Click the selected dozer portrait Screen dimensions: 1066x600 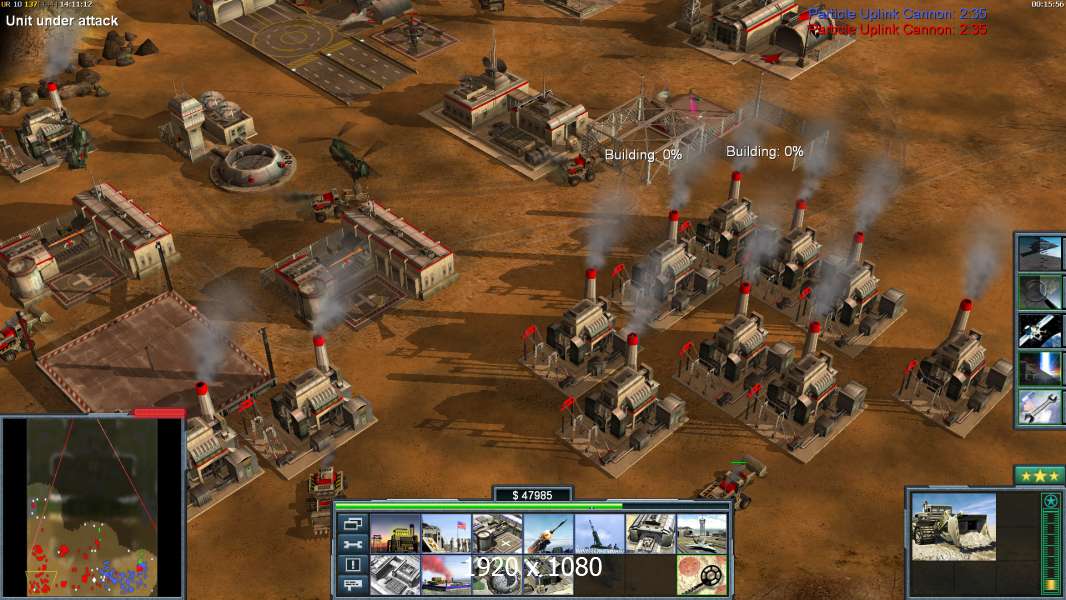pyautogui.click(x=953, y=526)
